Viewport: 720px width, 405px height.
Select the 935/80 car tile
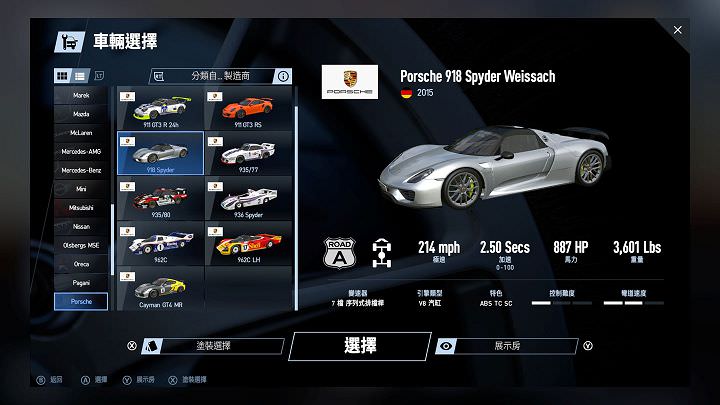coord(160,198)
